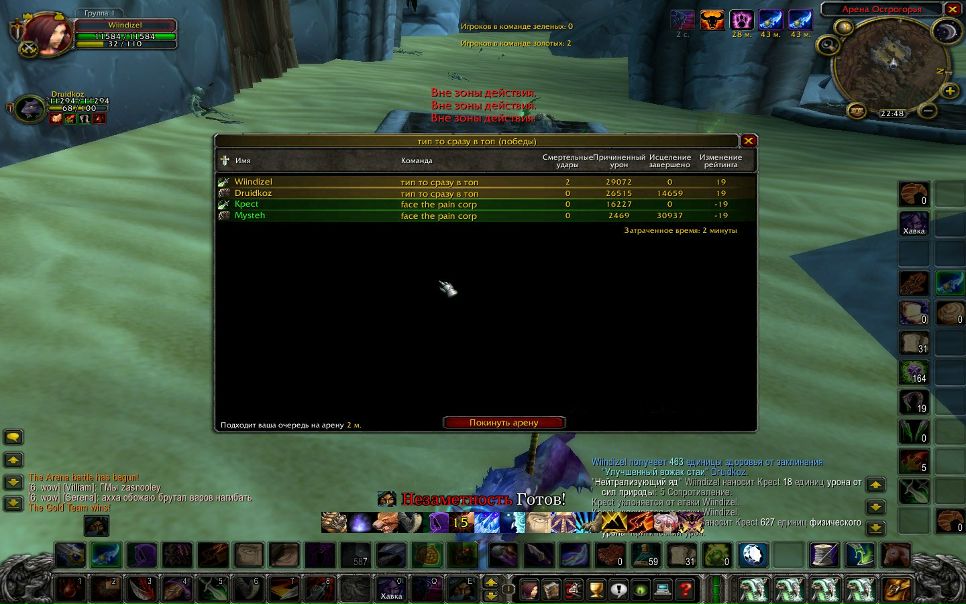Click the purple paw print buff icon

(741, 19)
